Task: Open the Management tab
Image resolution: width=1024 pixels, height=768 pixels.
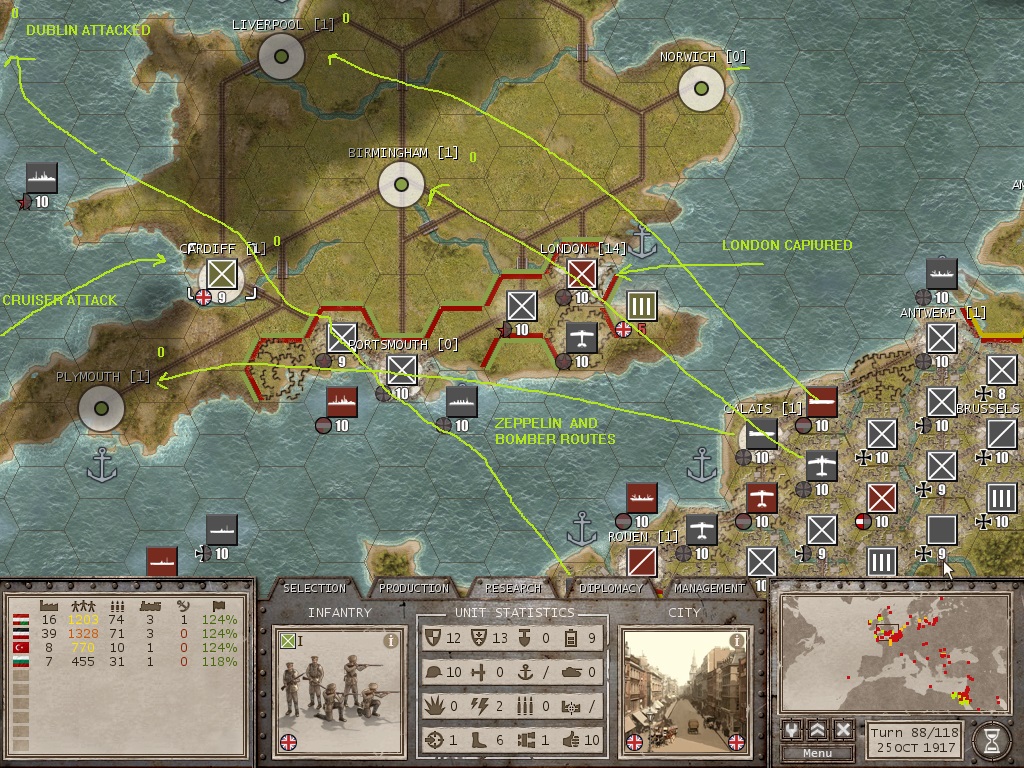Action: coord(709,588)
